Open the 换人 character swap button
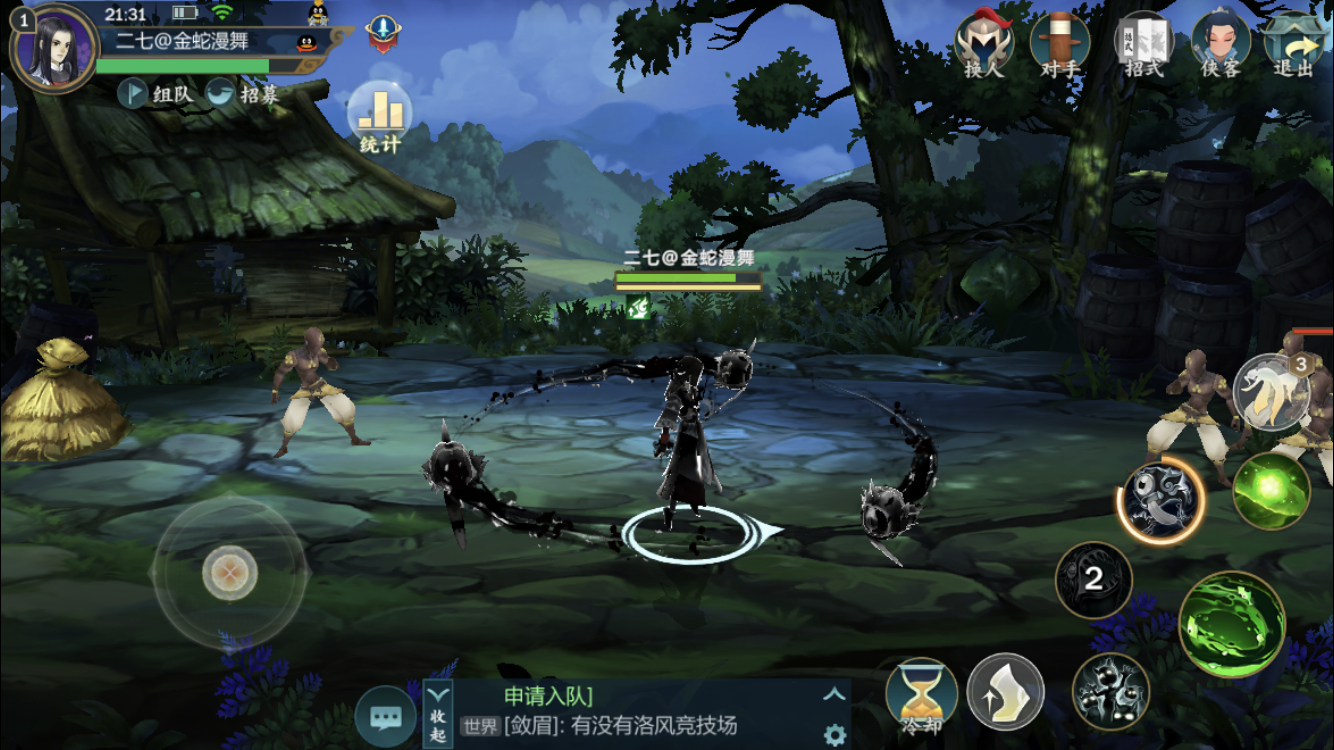Image resolution: width=1334 pixels, height=750 pixels. [984, 45]
